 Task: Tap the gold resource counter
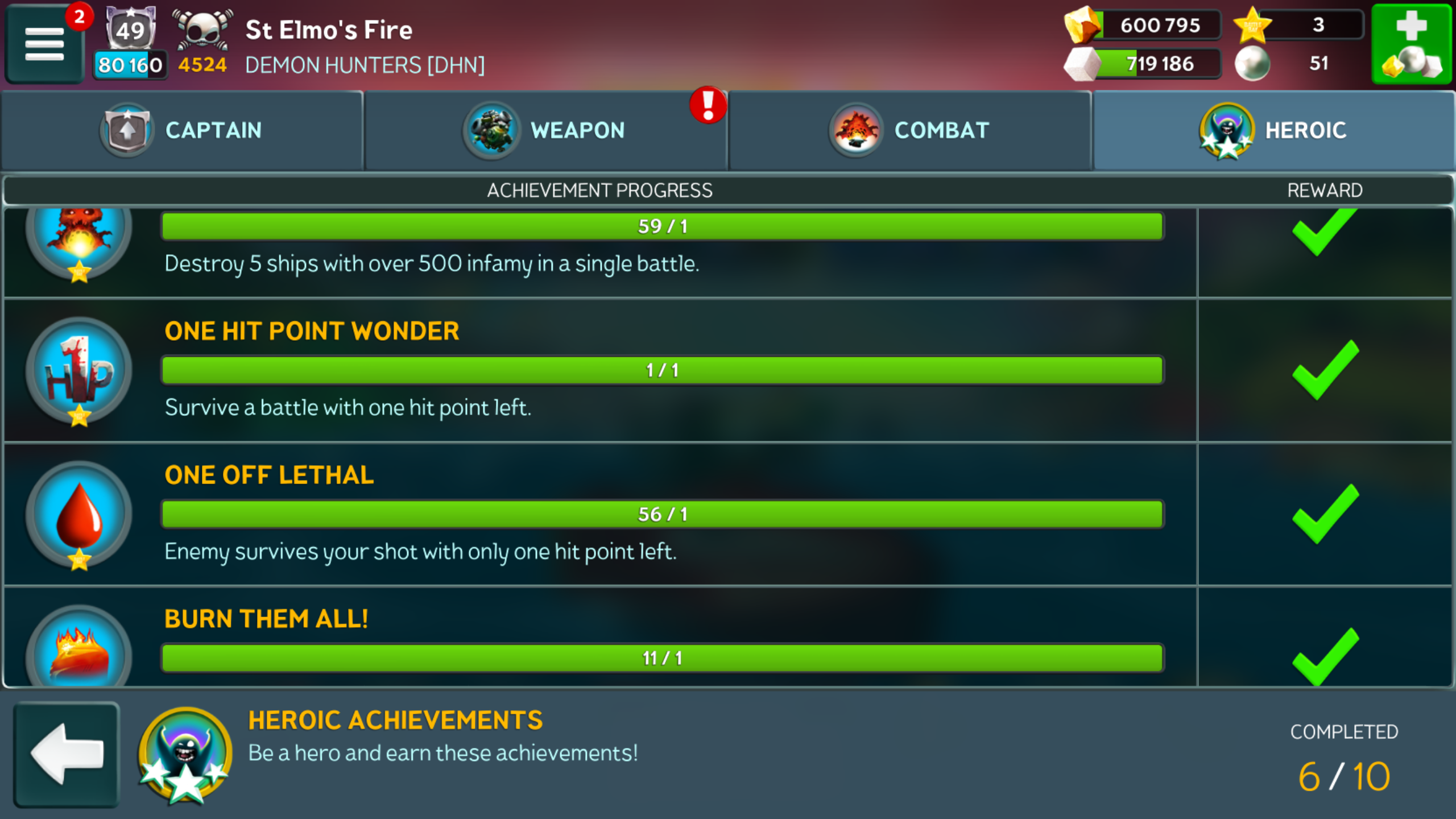(x=1143, y=25)
